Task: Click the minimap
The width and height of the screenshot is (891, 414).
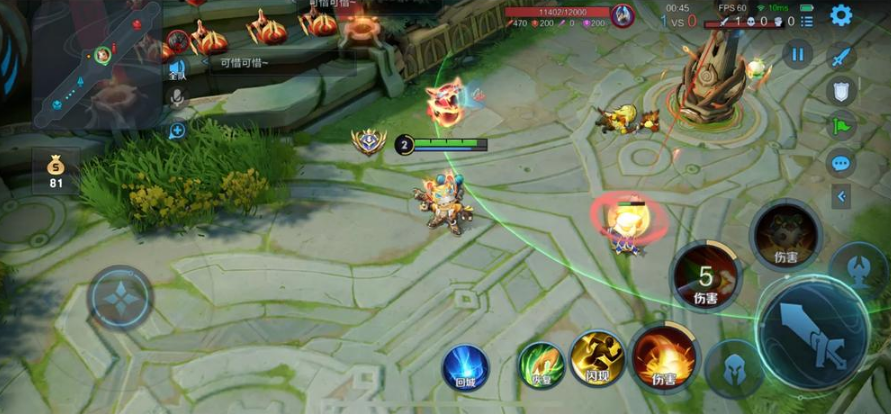Action: pyautogui.click(x=96, y=64)
